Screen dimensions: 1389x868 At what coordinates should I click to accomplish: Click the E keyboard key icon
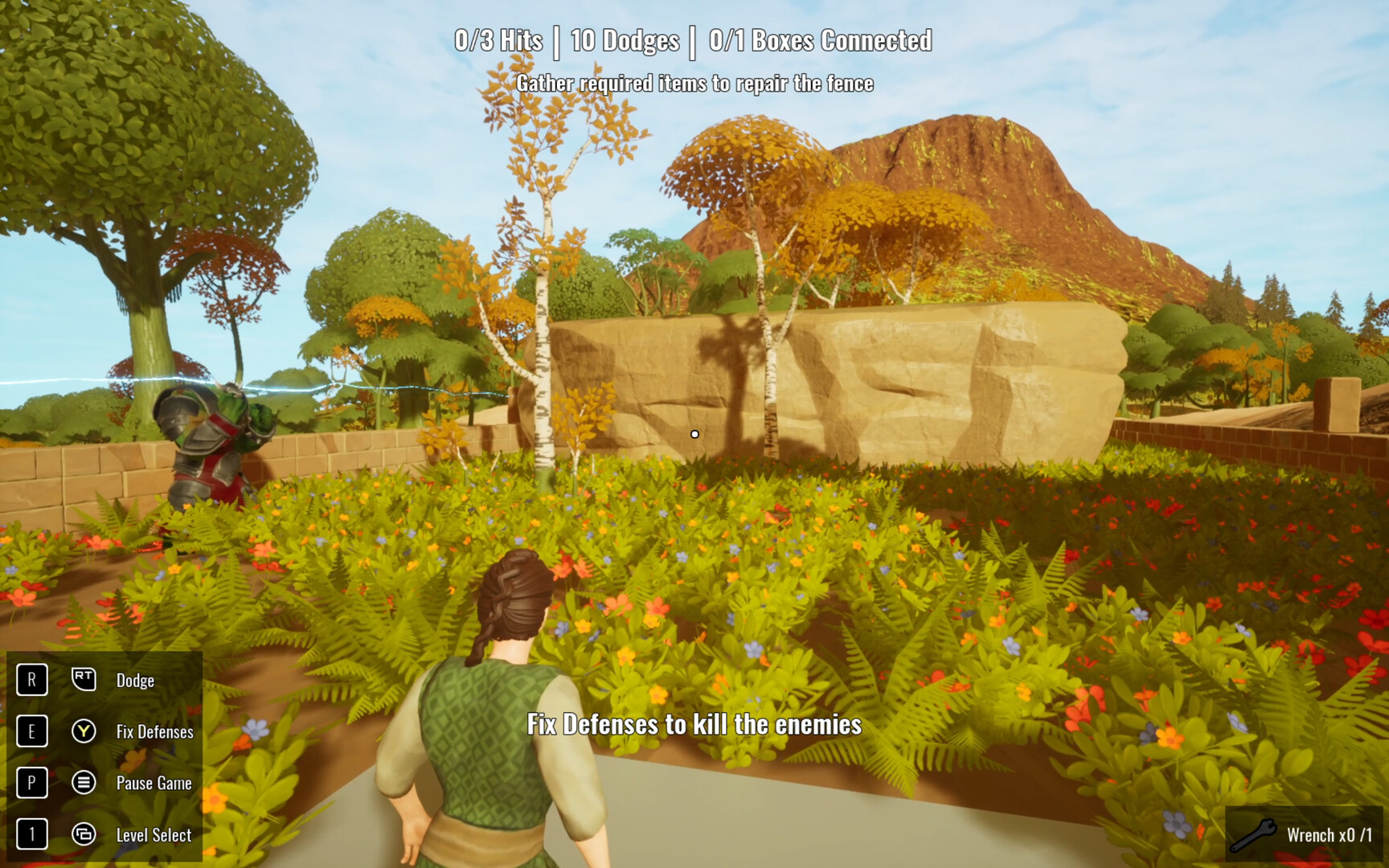[x=31, y=731]
